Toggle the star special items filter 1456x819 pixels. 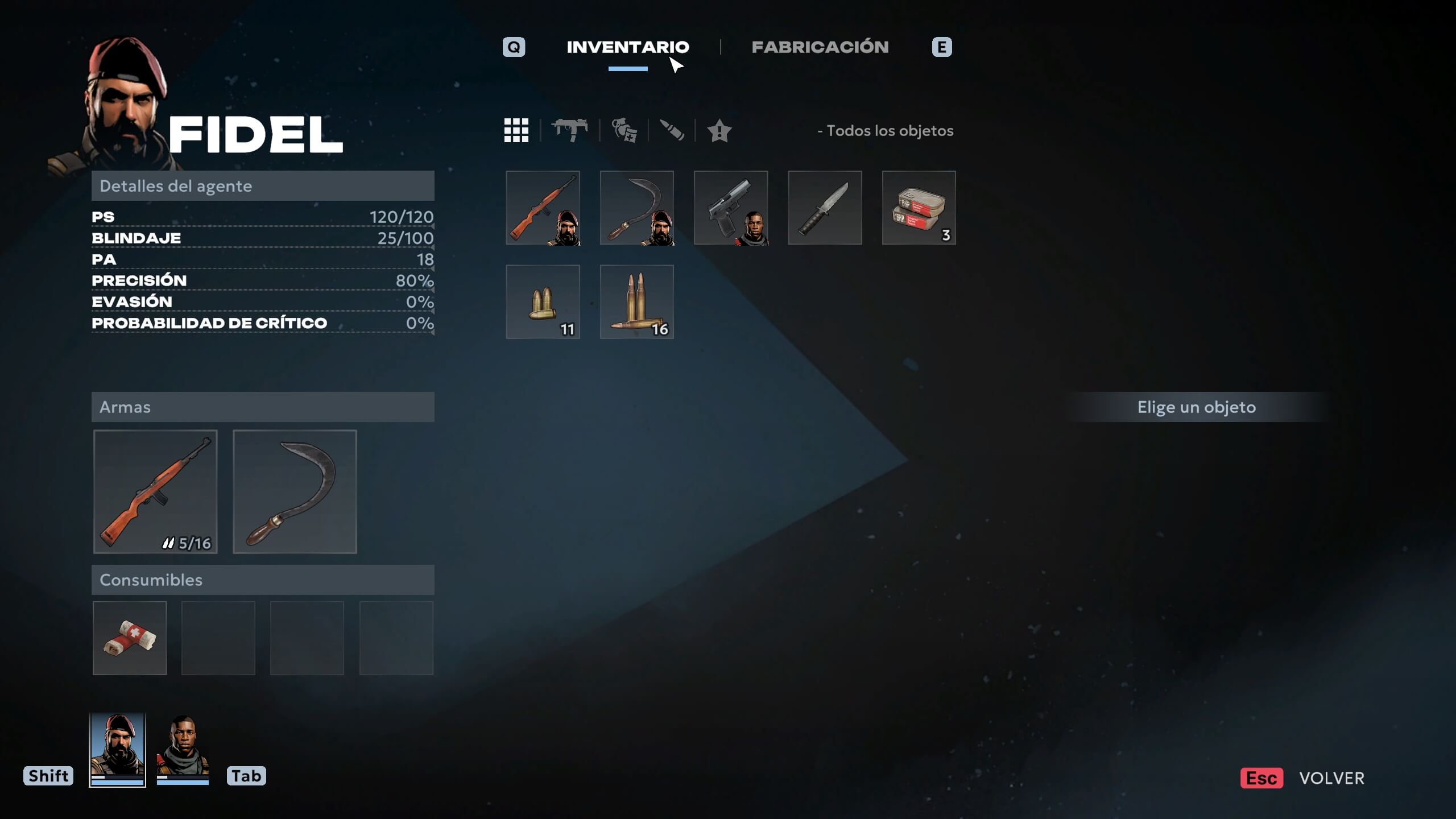[x=719, y=131]
